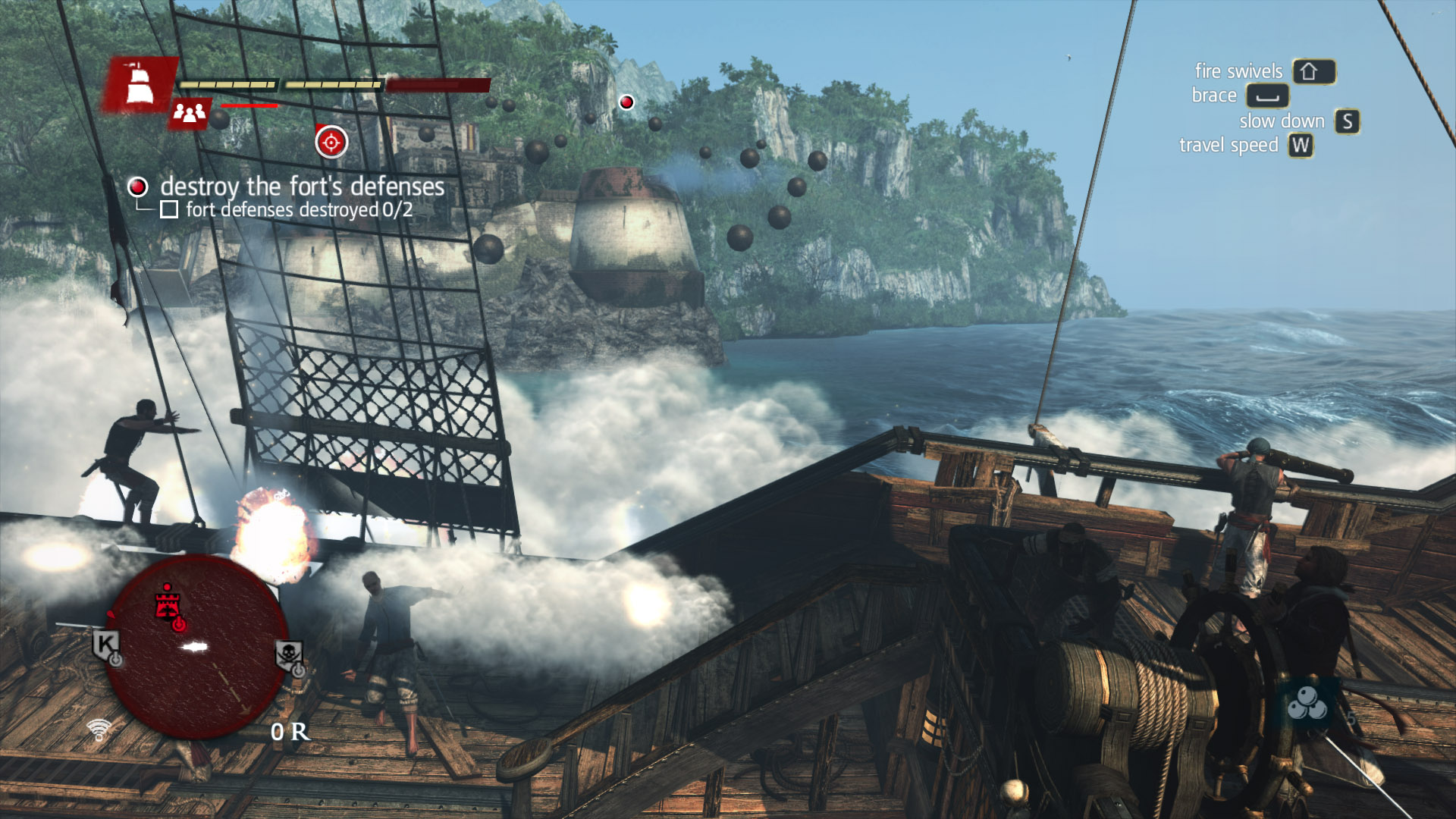Open the destroy the fort's defenses objective
This screenshot has width=1456, height=819.
(302, 187)
